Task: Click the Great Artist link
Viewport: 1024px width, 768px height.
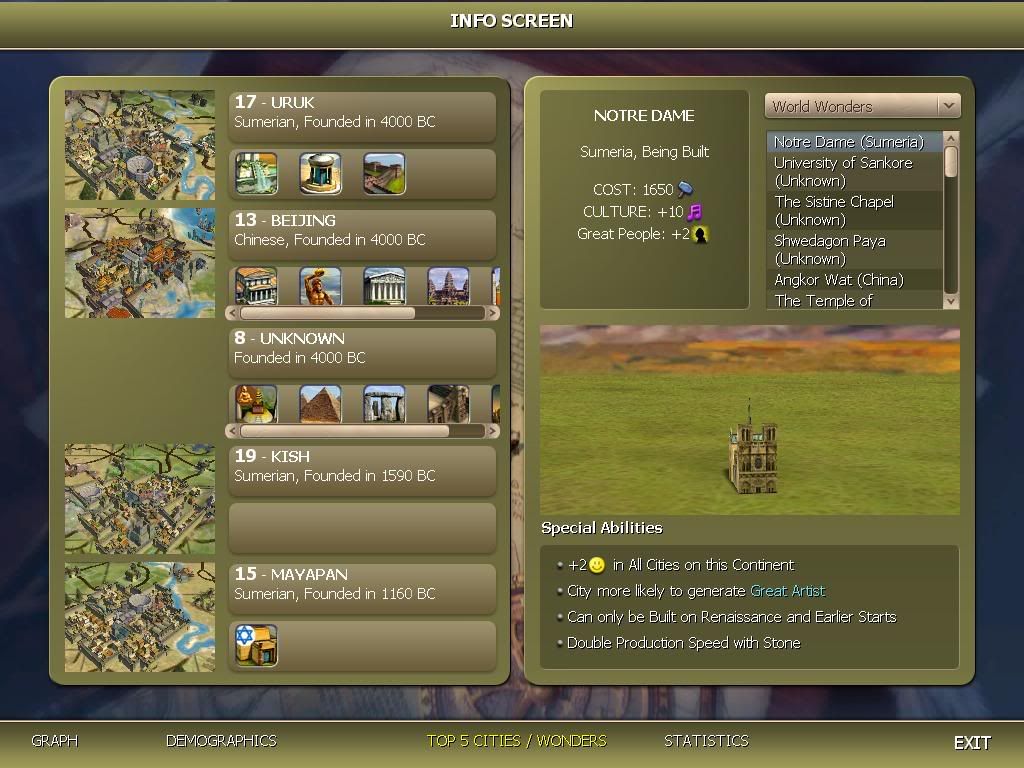Action: (787, 591)
